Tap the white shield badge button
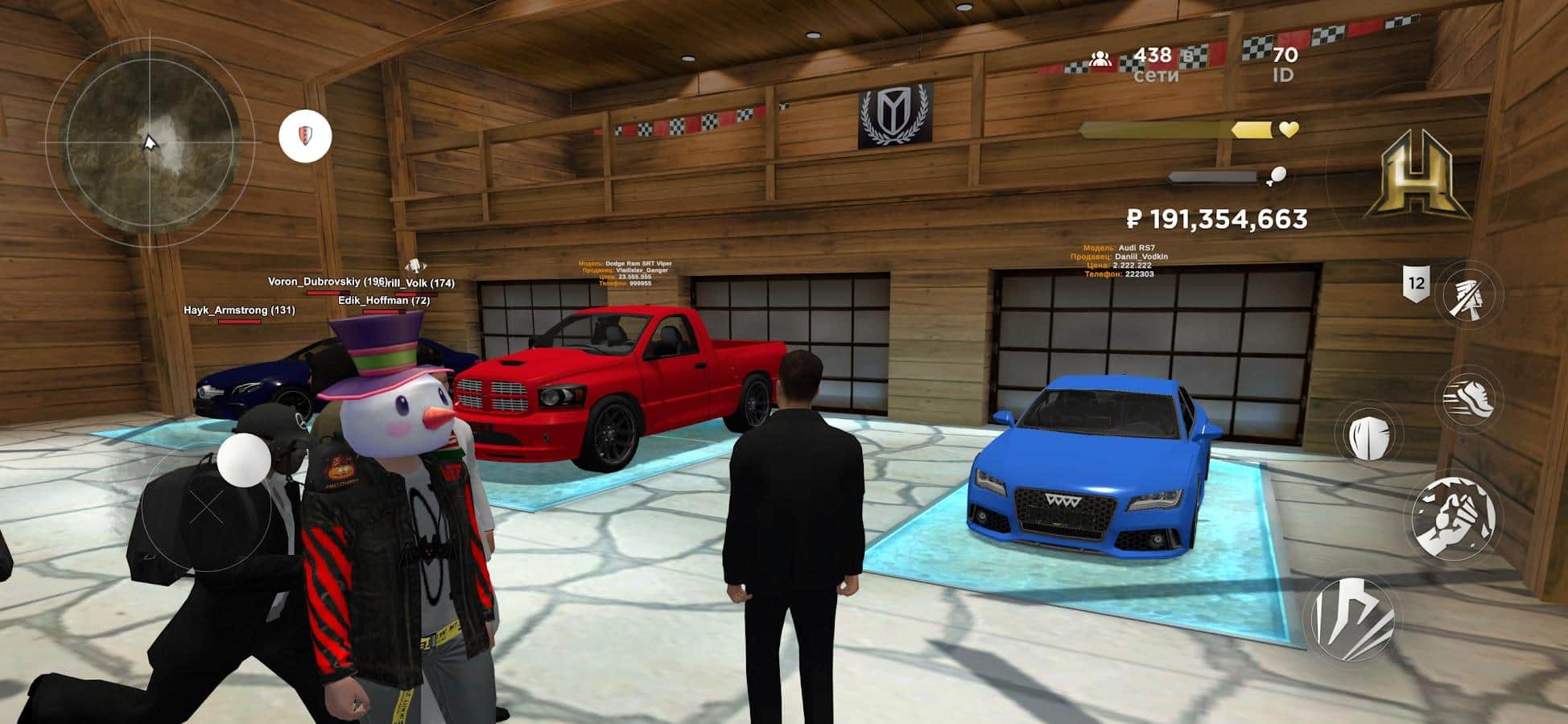1568x724 pixels. (305, 135)
